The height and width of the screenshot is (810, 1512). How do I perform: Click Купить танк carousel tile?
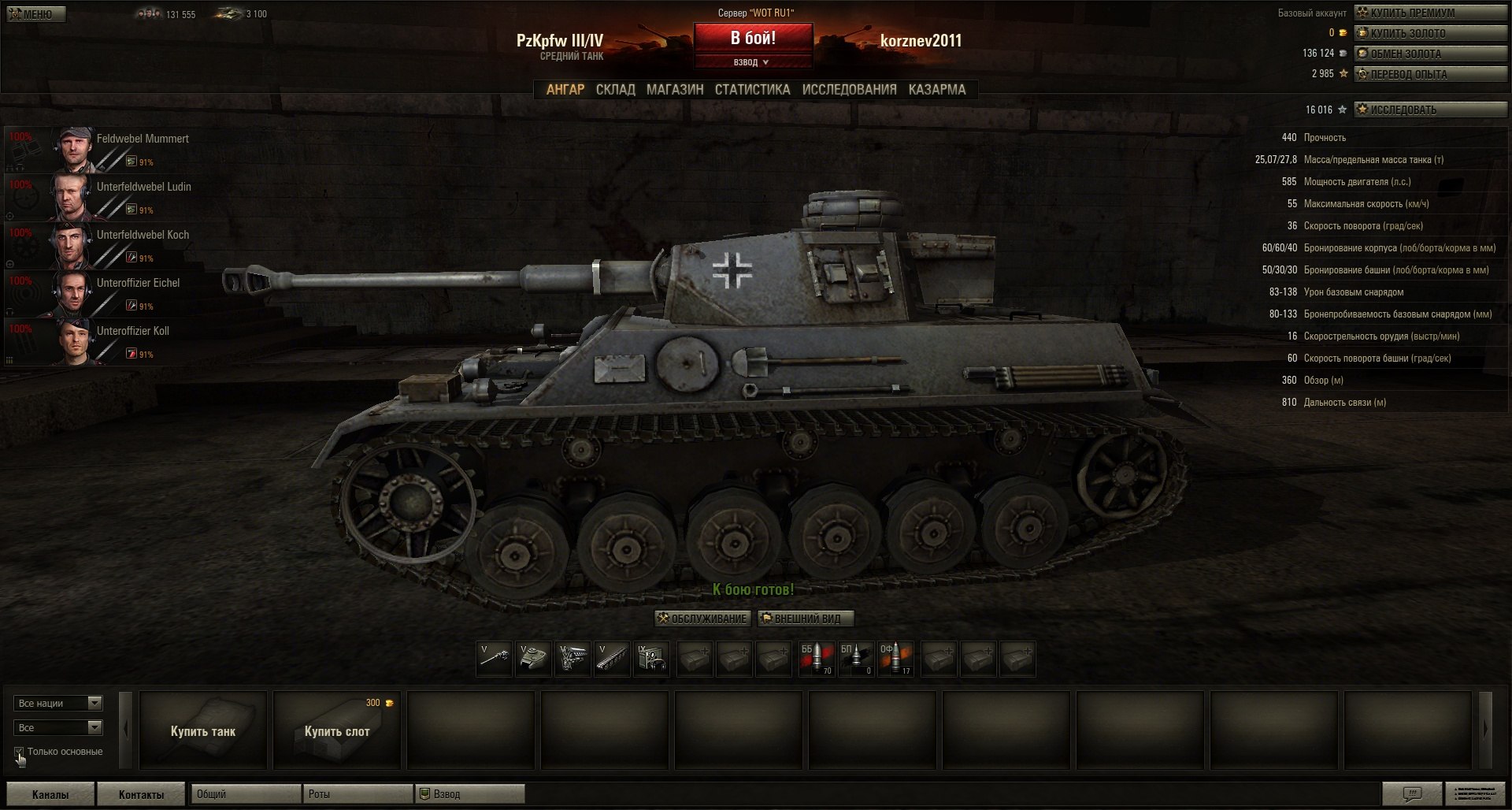203,730
